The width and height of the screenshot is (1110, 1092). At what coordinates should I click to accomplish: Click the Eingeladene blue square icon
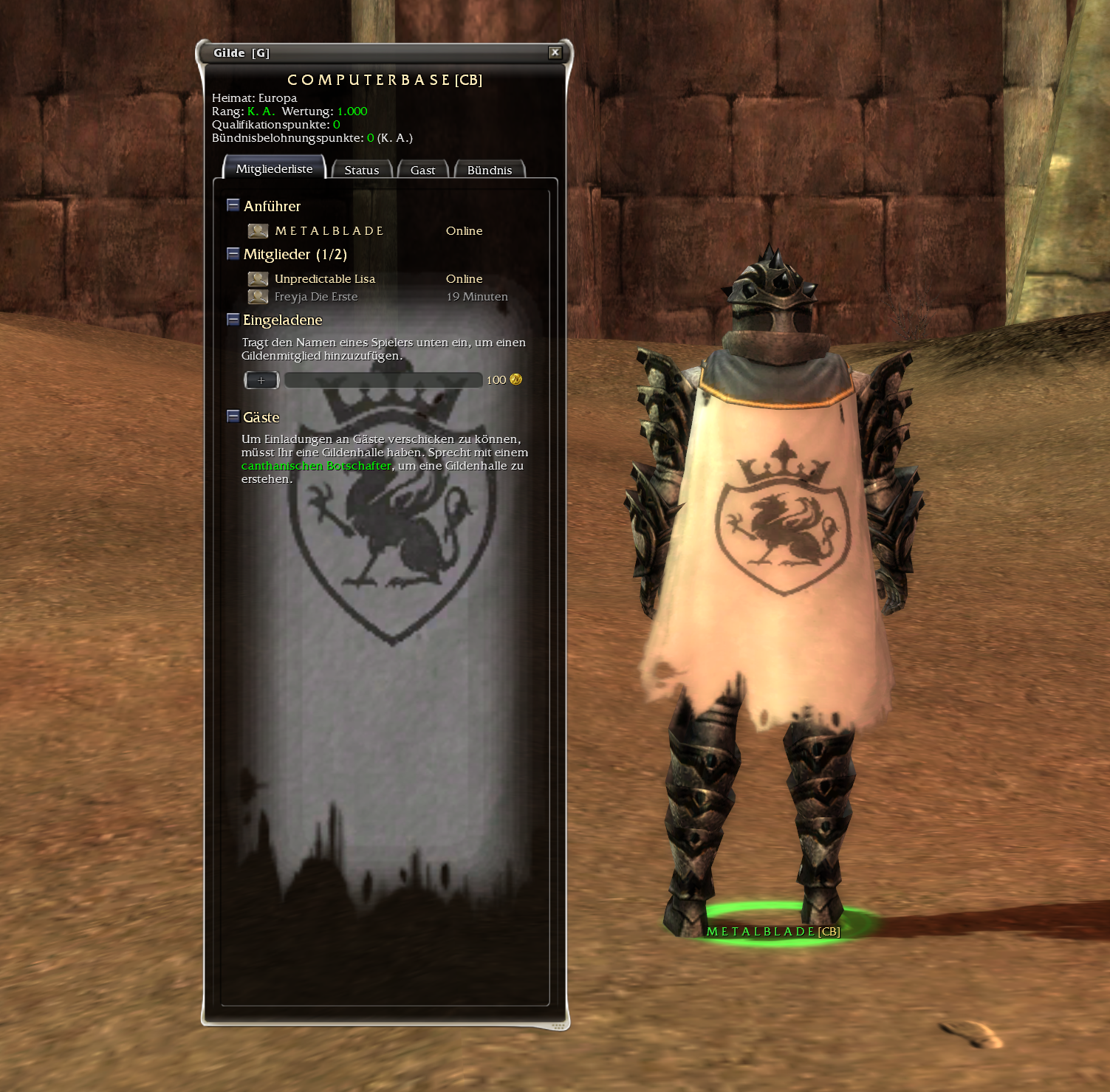(232, 319)
